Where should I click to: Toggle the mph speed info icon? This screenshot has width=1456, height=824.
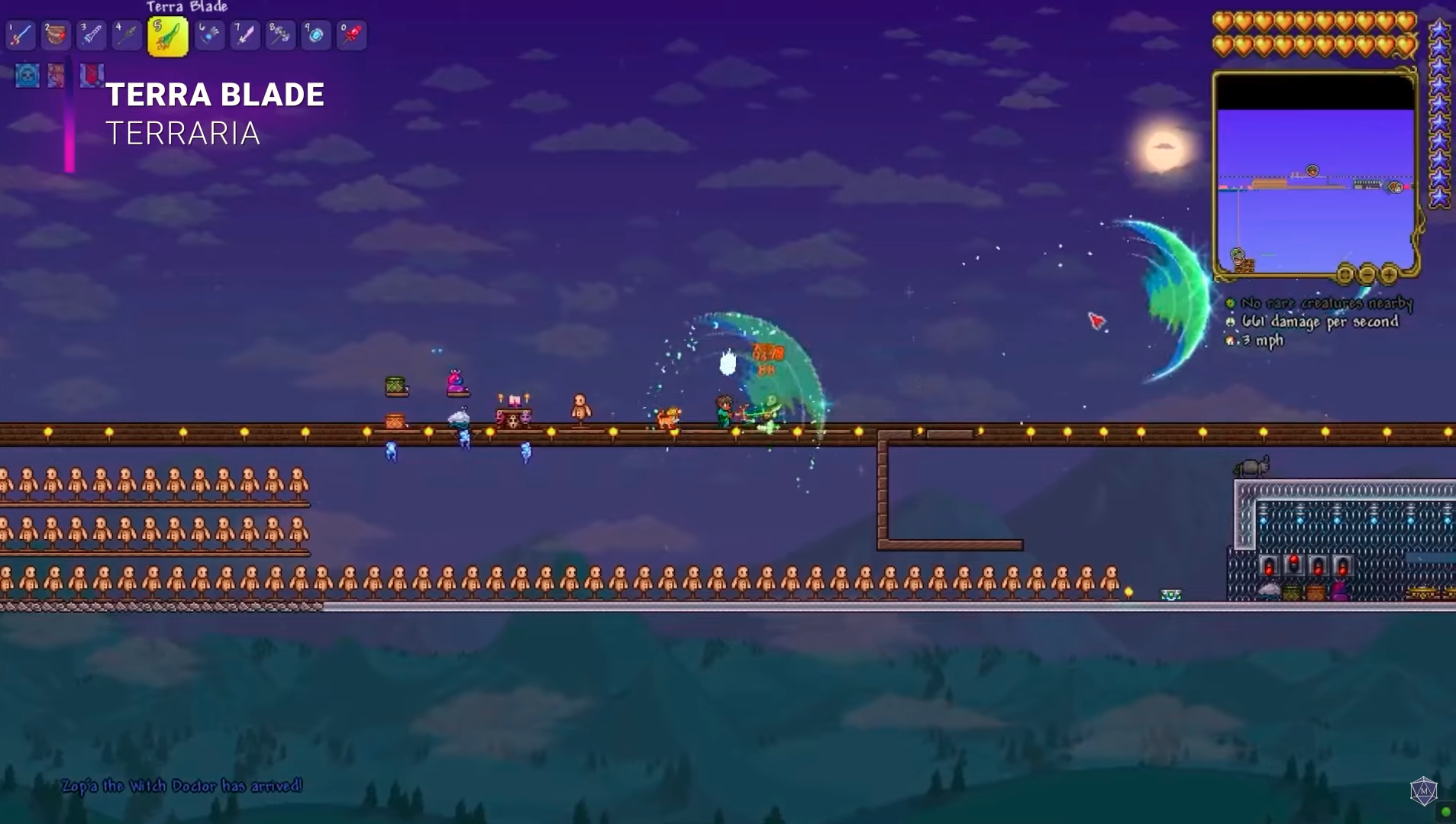1230,341
